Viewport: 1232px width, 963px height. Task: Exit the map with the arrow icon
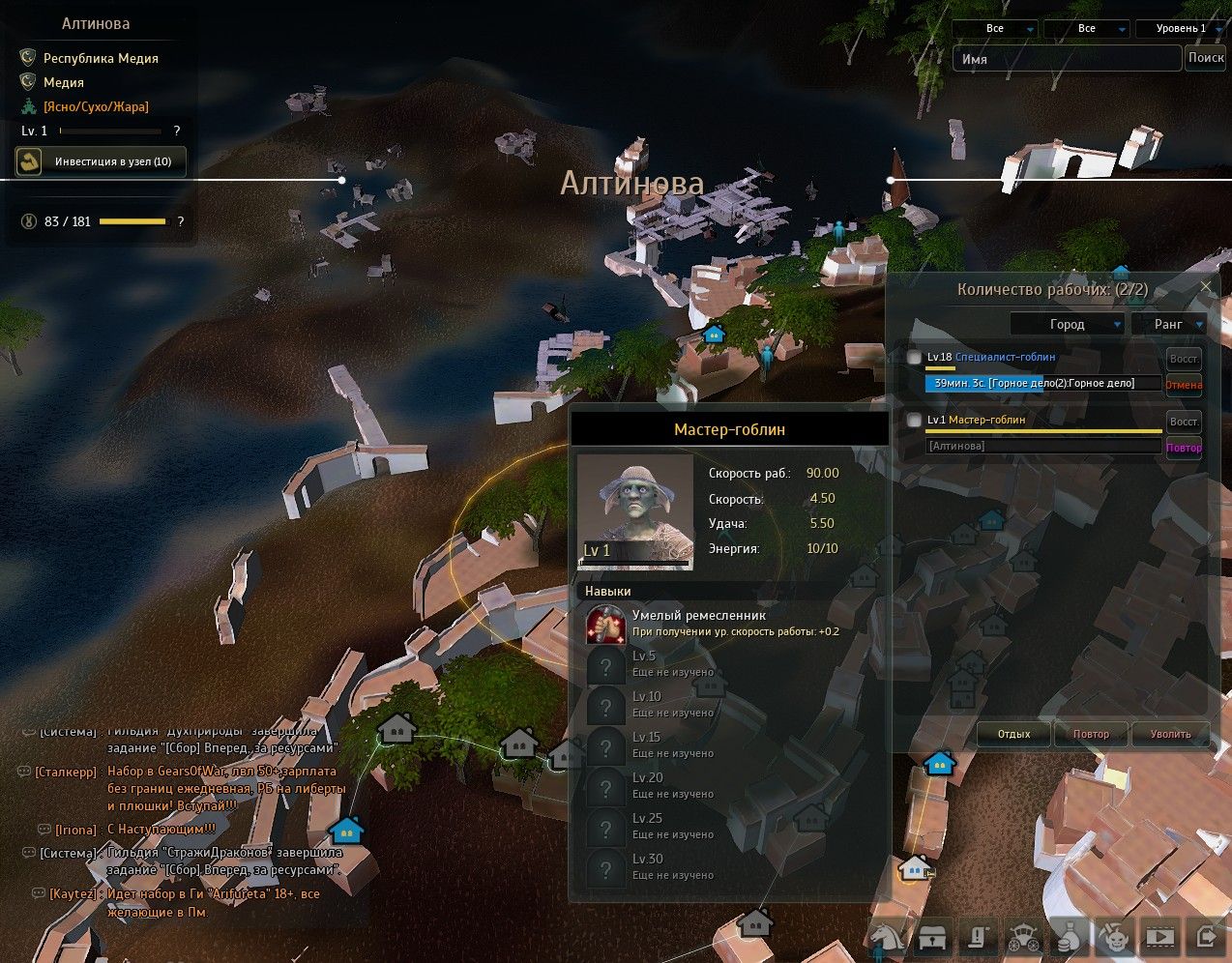pos(1206,936)
